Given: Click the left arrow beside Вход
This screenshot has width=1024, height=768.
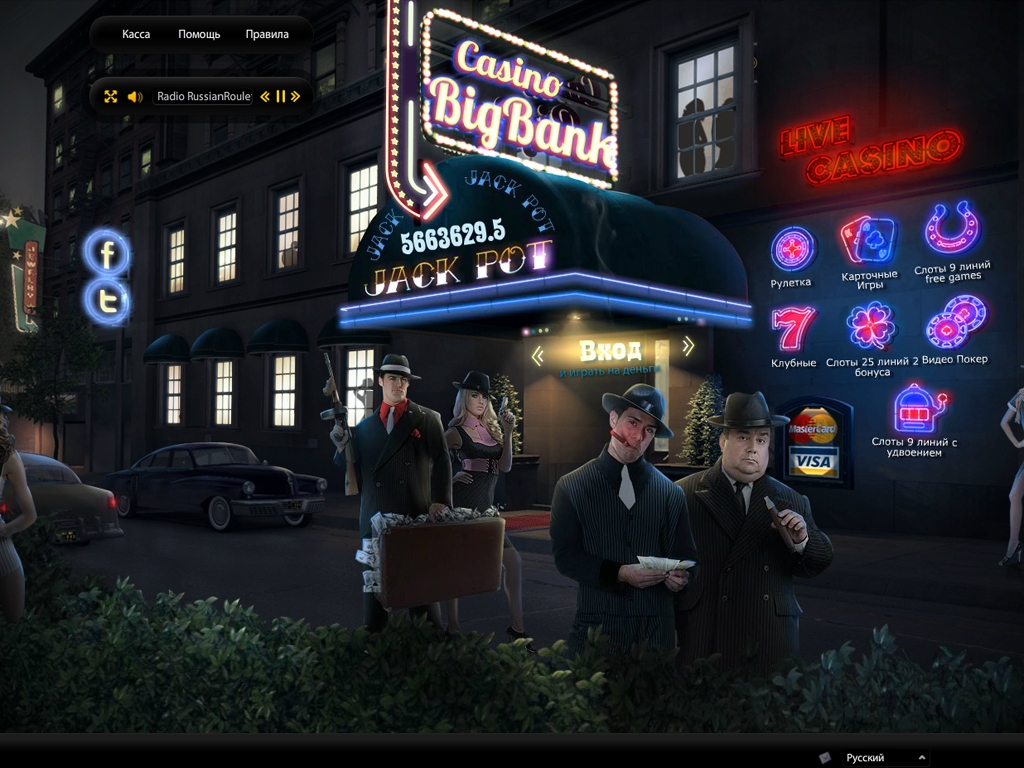Looking at the screenshot, I should point(538,355).
